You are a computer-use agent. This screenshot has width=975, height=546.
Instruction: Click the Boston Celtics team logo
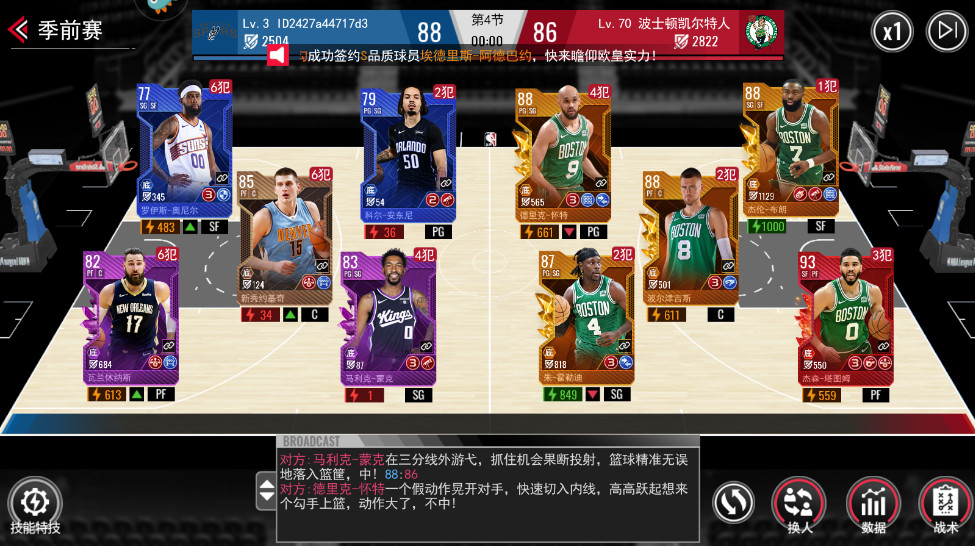[x=761, y=32]
